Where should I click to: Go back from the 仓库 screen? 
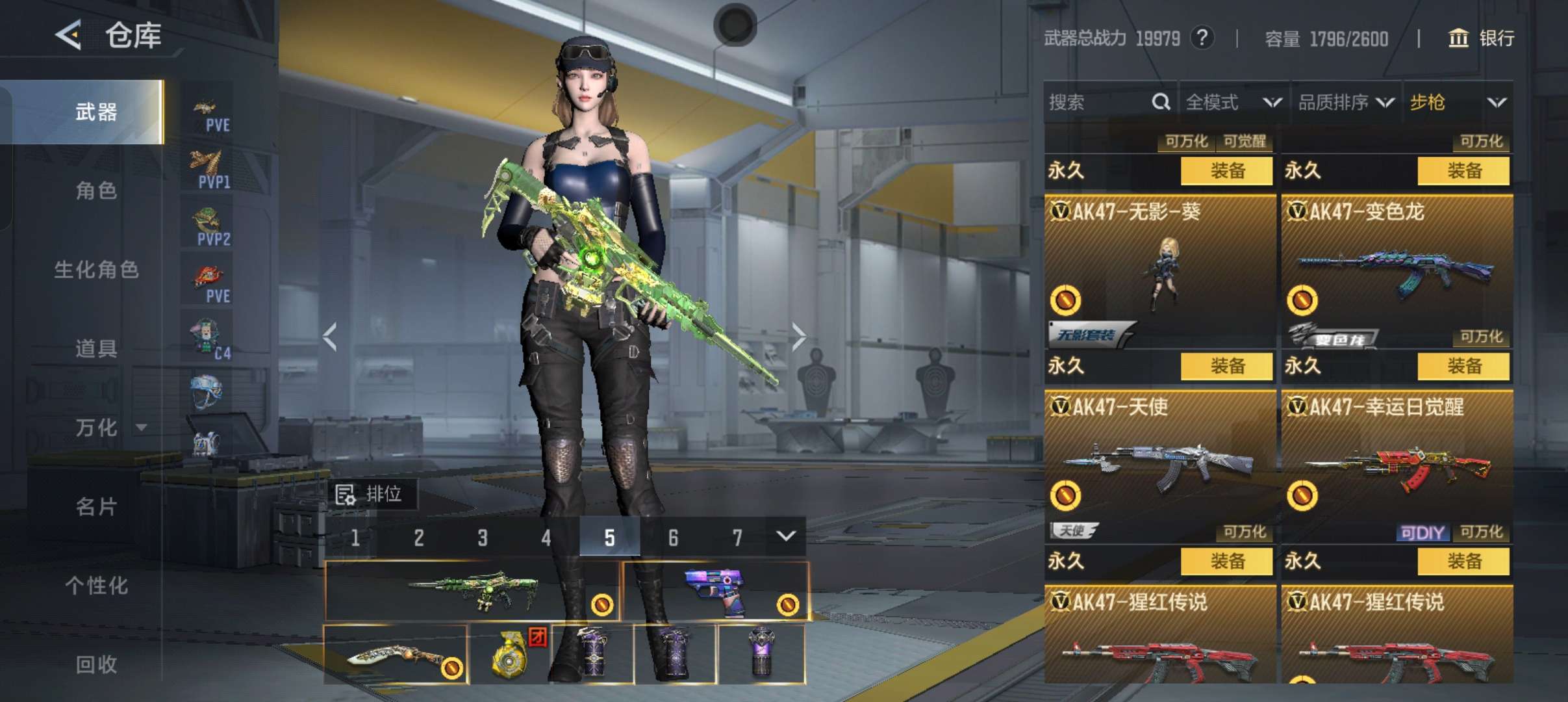(x=69, y=35)
